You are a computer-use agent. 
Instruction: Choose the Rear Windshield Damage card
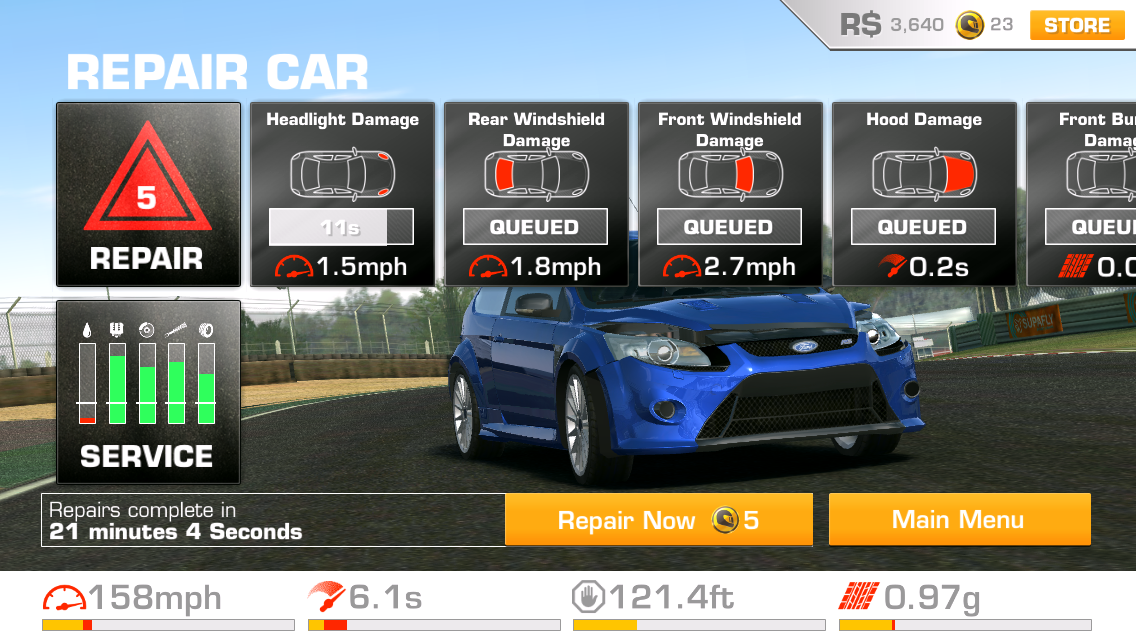(536, 194)
